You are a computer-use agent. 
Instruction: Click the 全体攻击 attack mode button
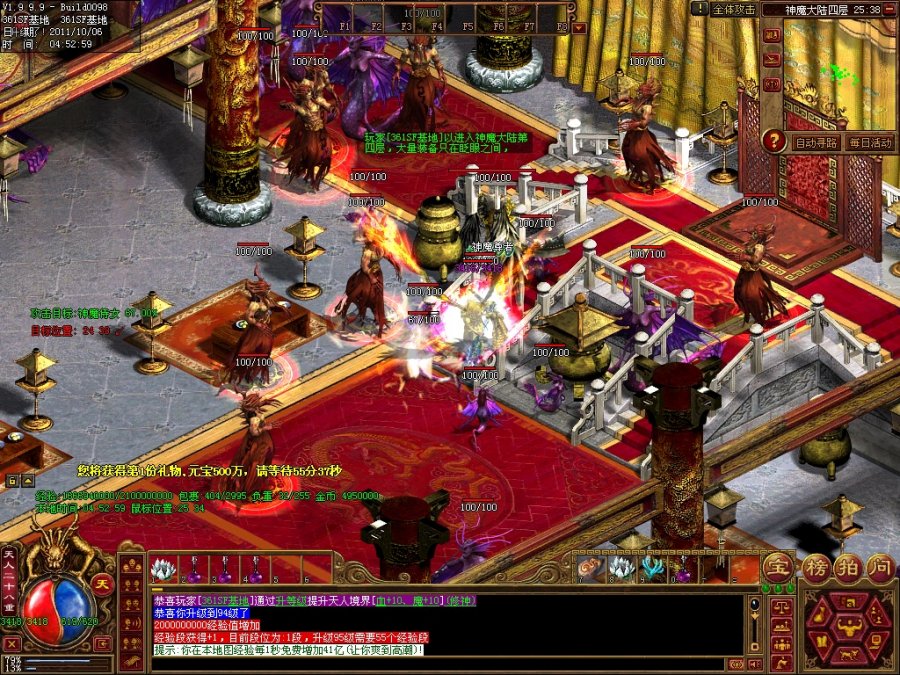[735, 9]
